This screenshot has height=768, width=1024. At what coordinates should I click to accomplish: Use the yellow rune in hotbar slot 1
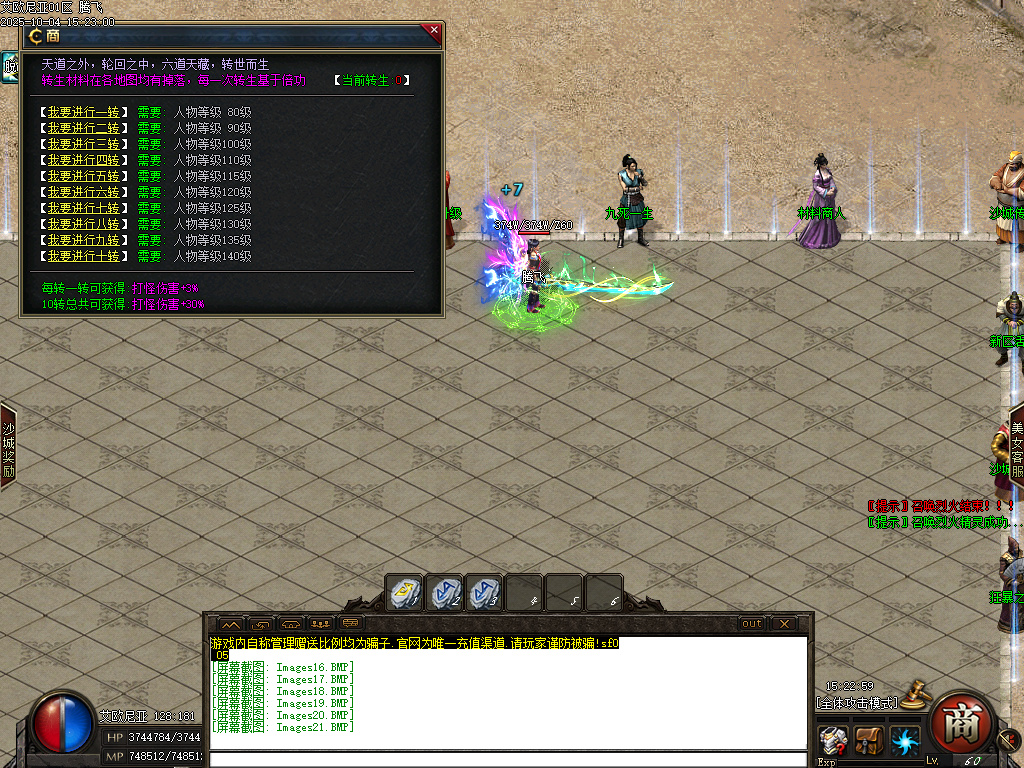pos(406,592)
